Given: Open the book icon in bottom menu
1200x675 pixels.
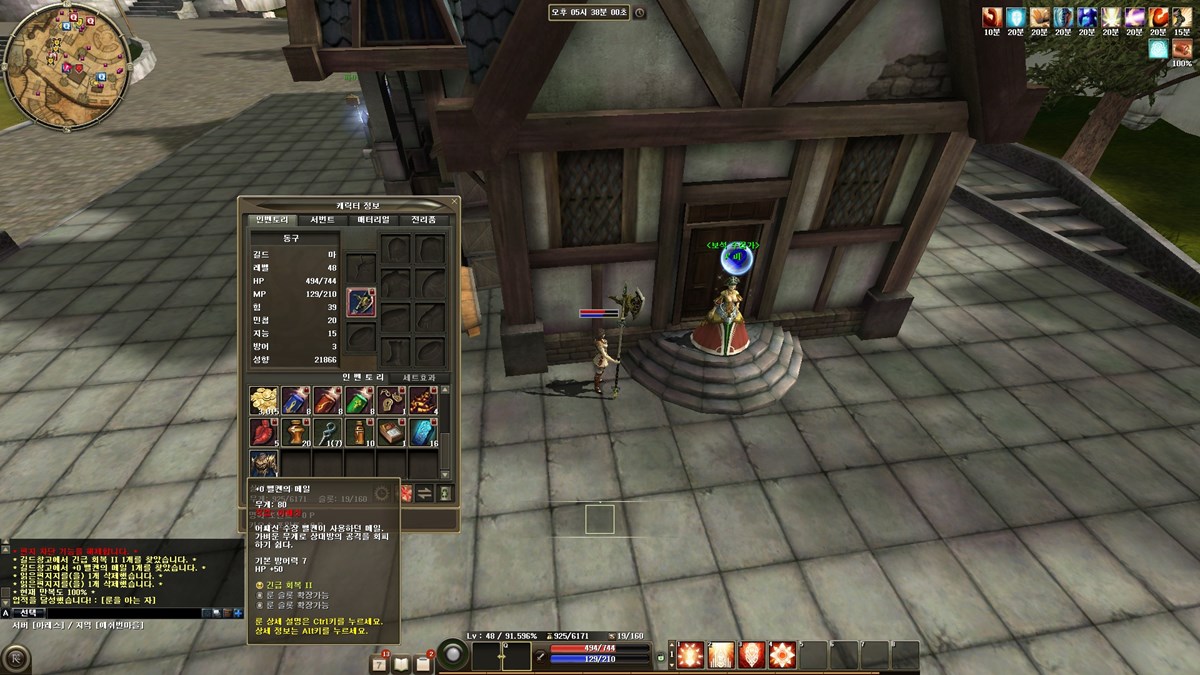Looking at the screenshot, I should 402,663.
